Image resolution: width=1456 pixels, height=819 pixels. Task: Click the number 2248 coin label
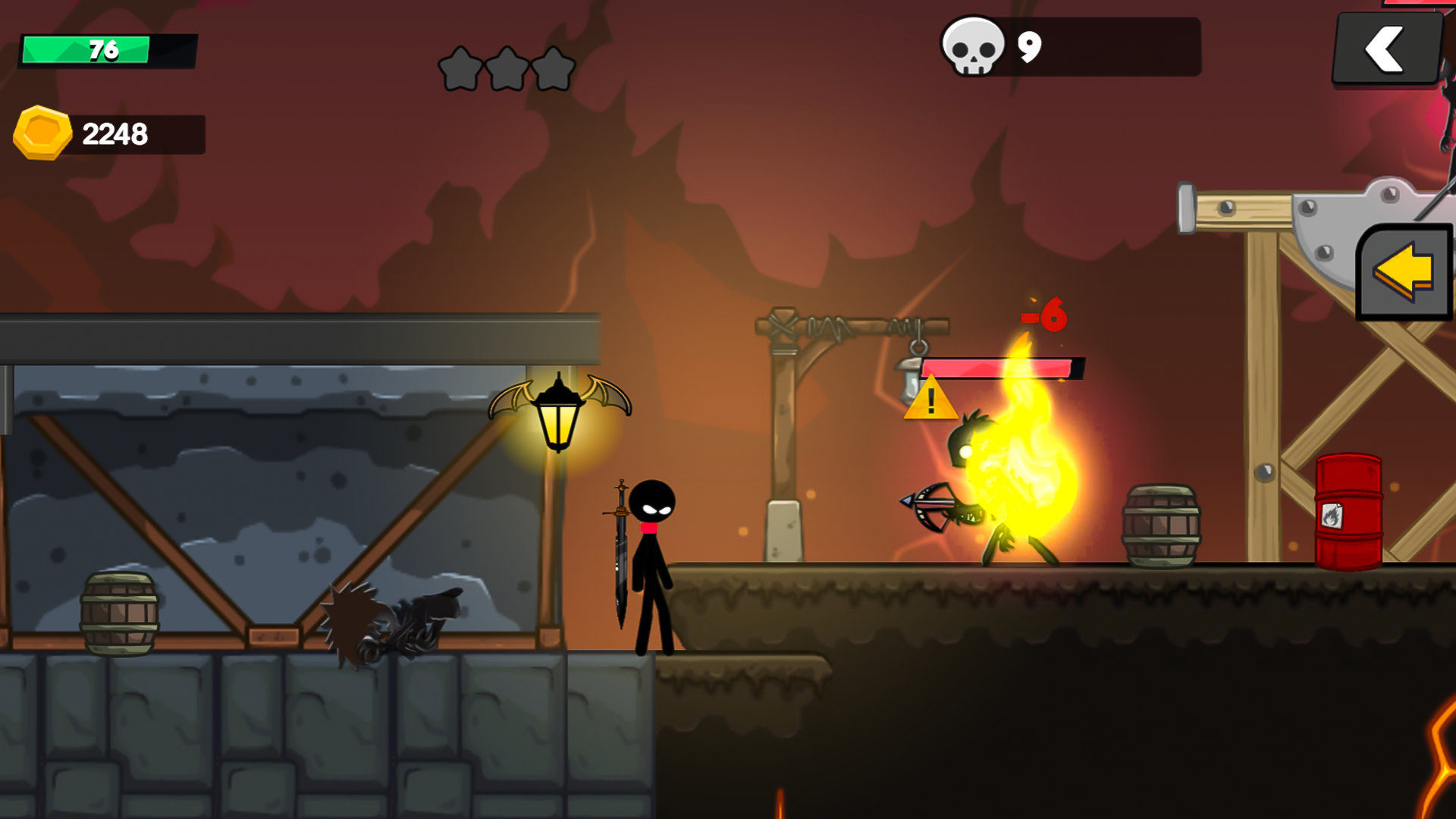115,135
